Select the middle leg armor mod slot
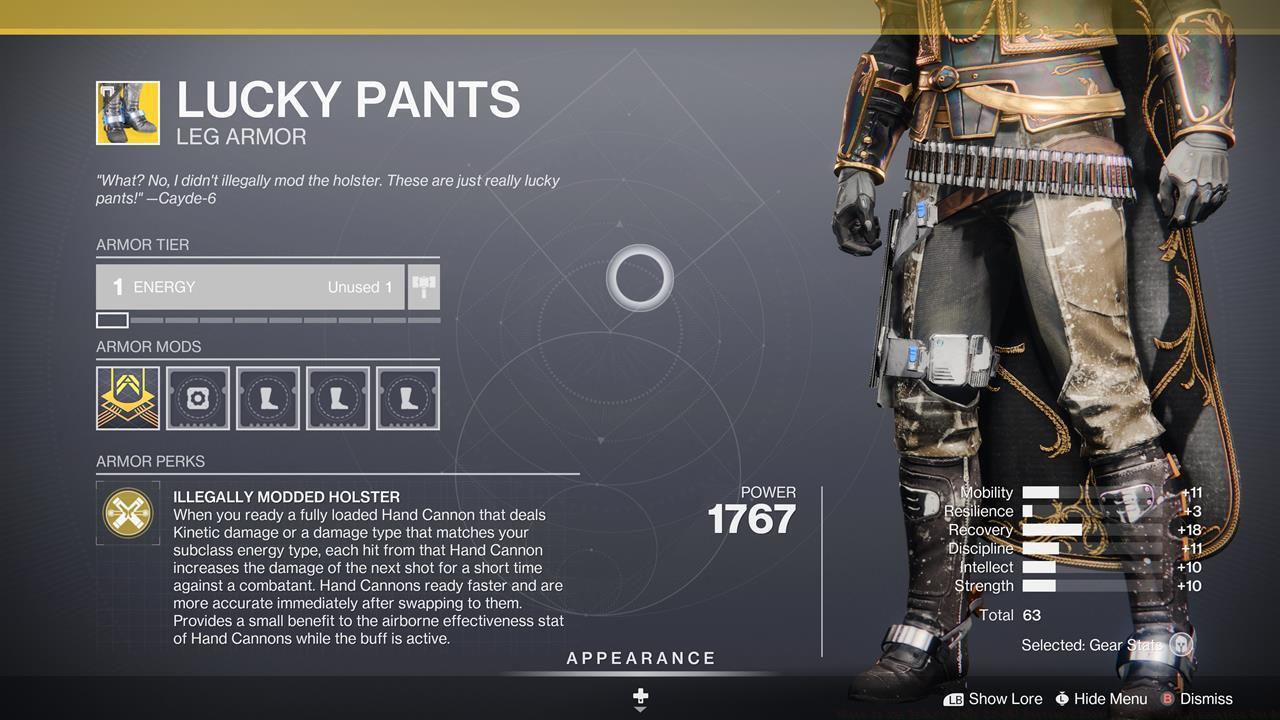This screenshot has height=720, width=1280. (x=337, y=397)
